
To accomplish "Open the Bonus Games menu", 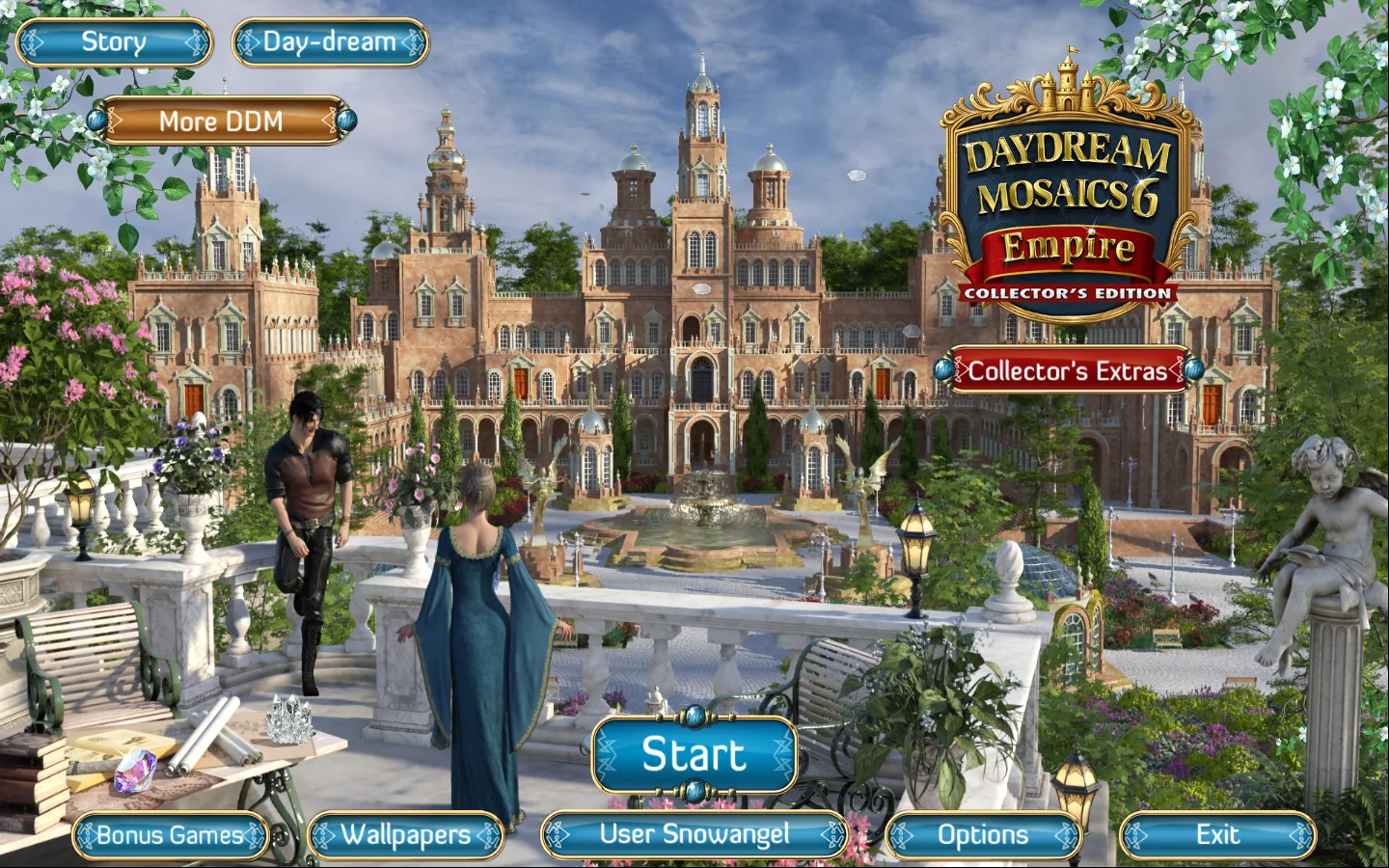I will pyautogui.click(x=171, y=835).
